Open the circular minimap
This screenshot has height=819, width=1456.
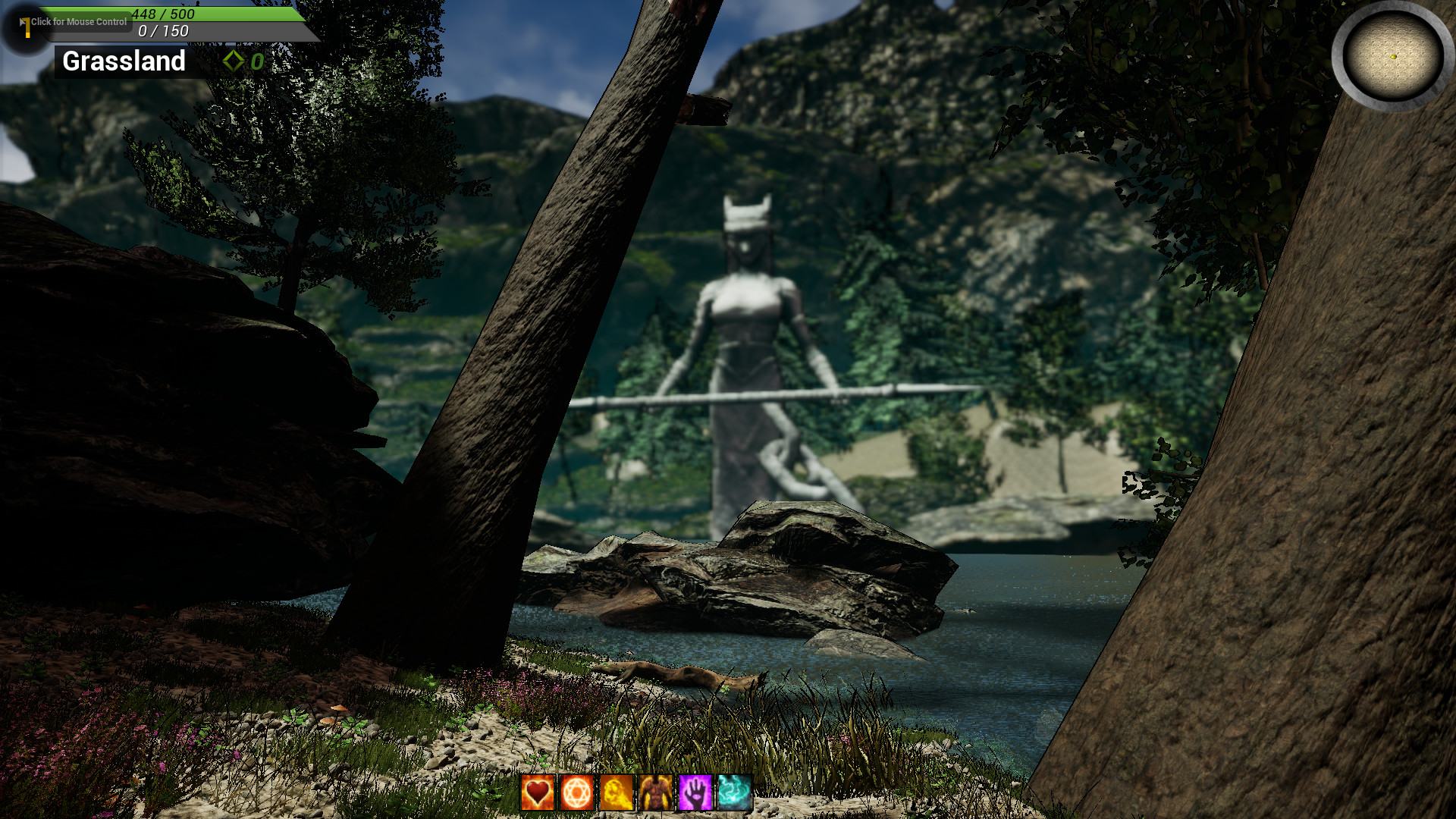point(1393,56)
